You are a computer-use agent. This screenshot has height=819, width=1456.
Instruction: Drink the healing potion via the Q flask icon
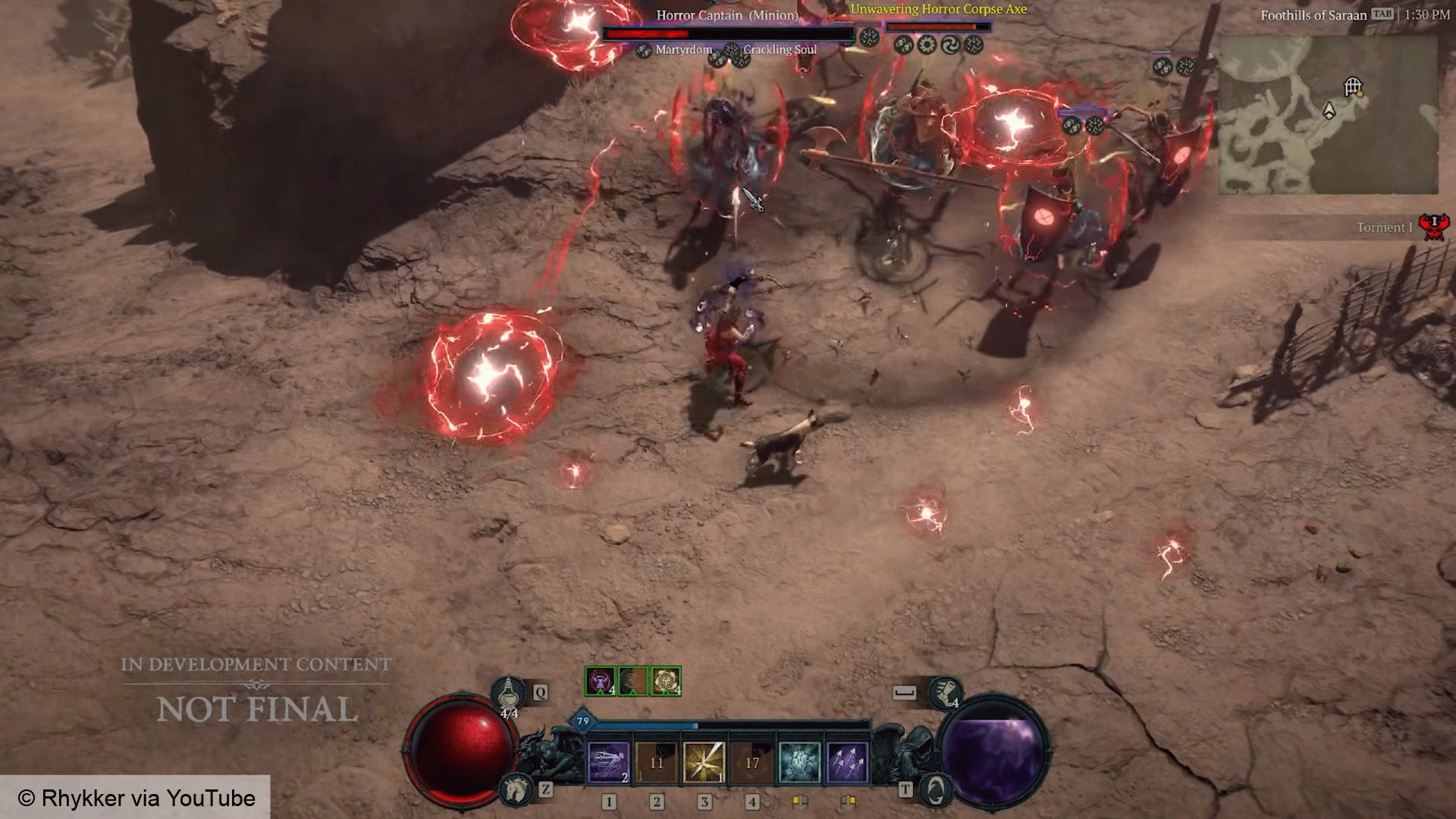508,693
